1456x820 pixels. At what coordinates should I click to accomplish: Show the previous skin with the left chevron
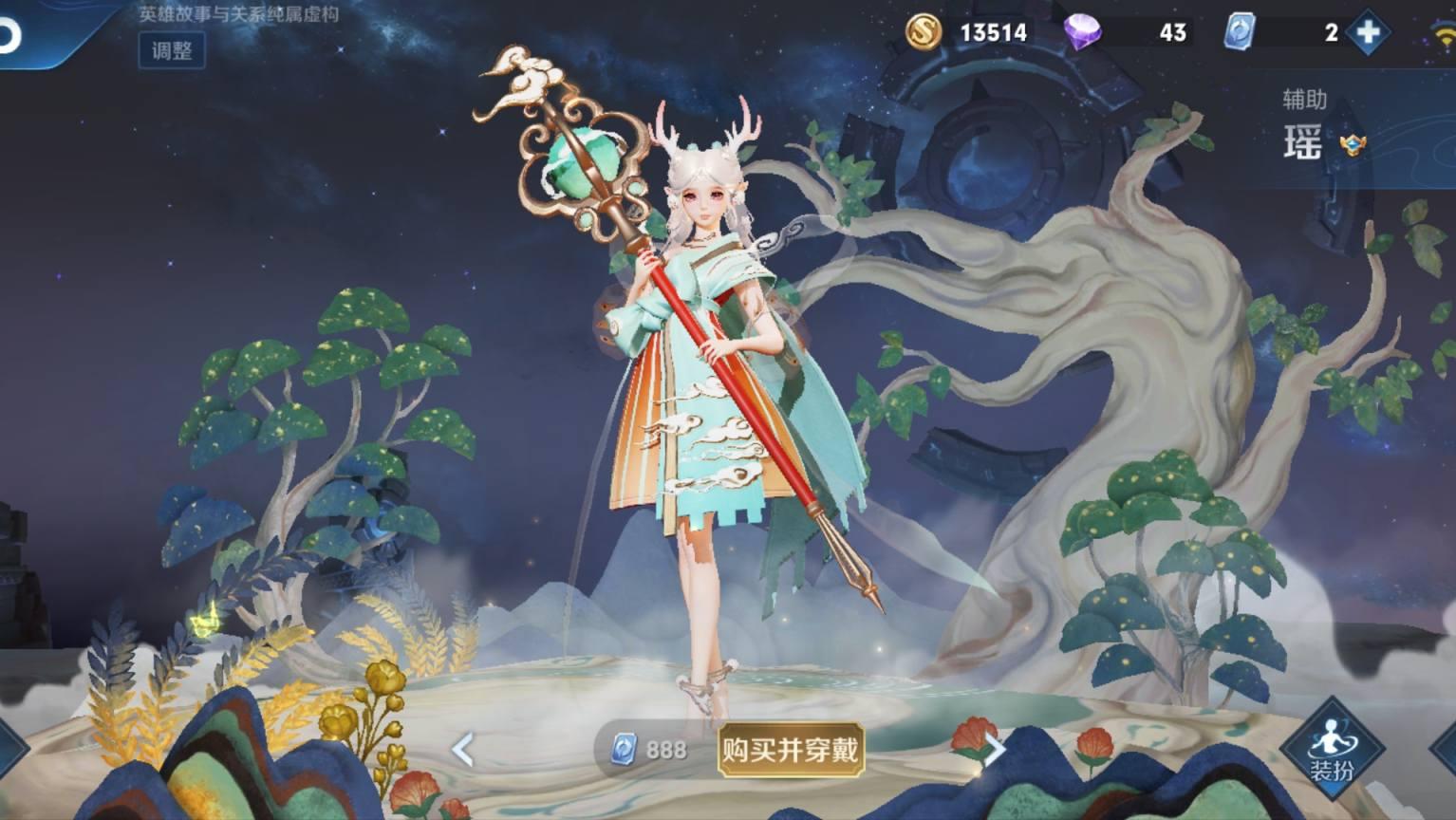[462, 751]
